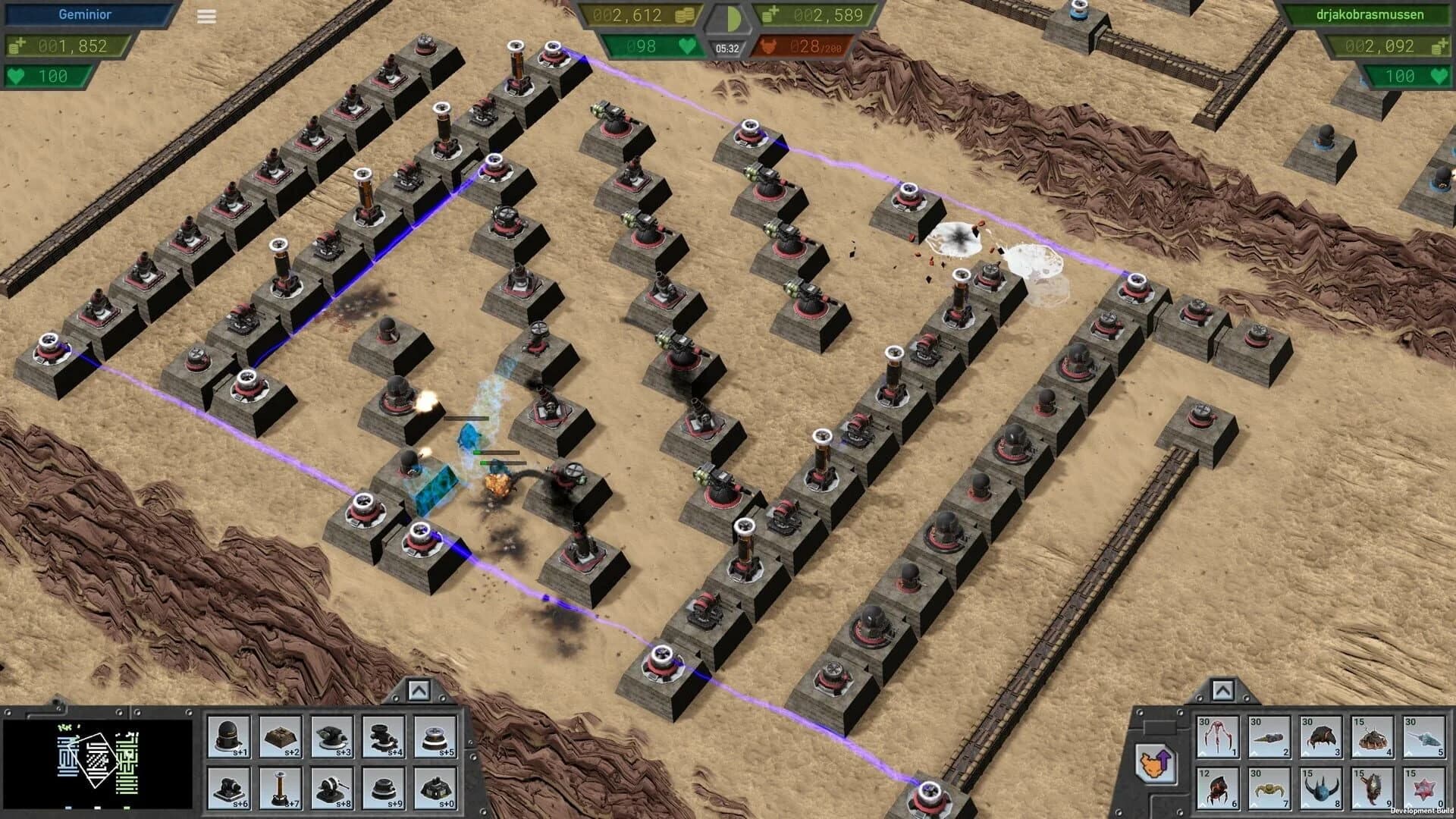This screenshot has width=1456, height=819.
Task: Expand the tier arrow on unit slot 2
Action: tap(1254, 752)
